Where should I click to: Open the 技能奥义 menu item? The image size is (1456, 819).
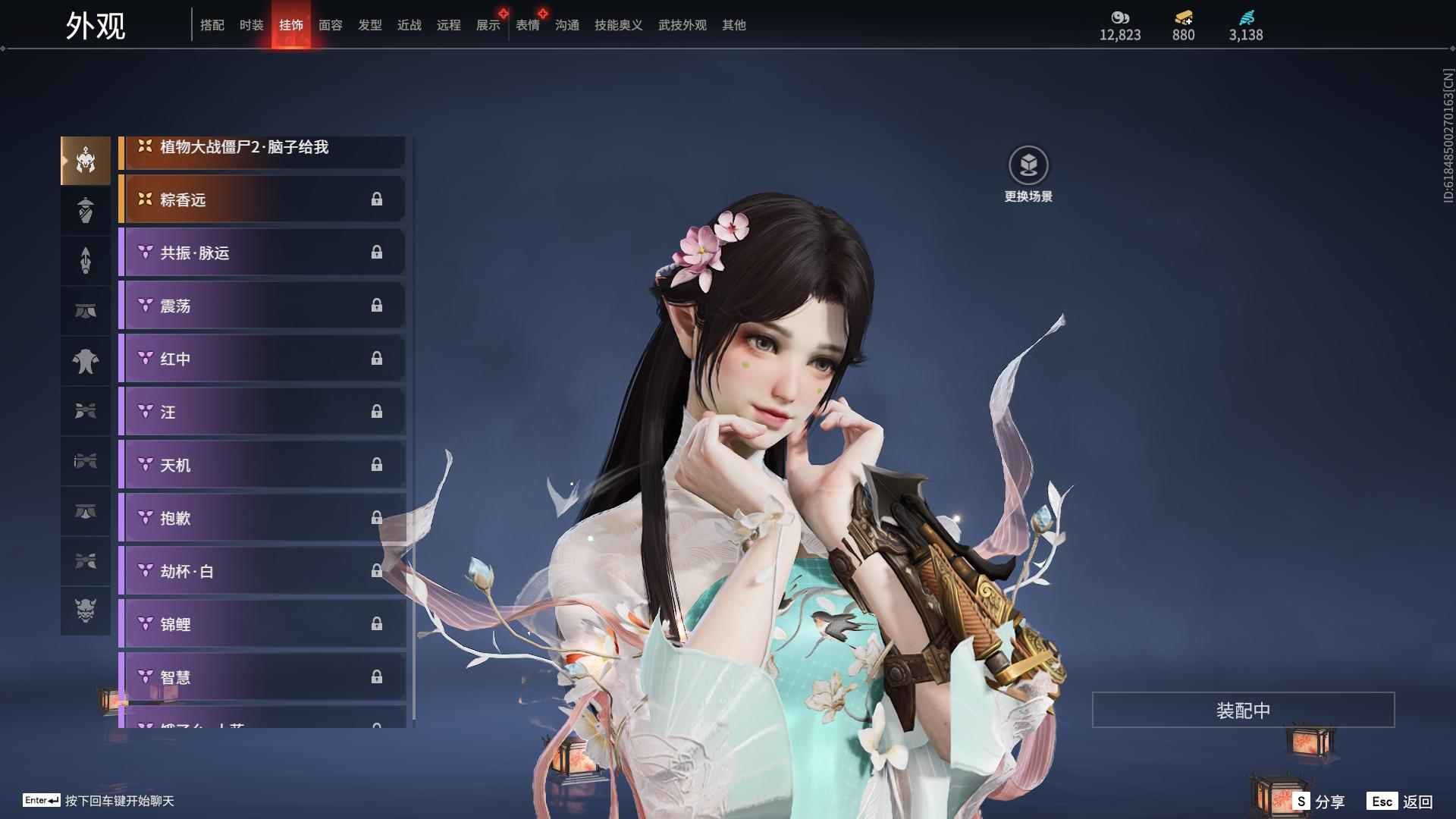[x=617, y=25]
